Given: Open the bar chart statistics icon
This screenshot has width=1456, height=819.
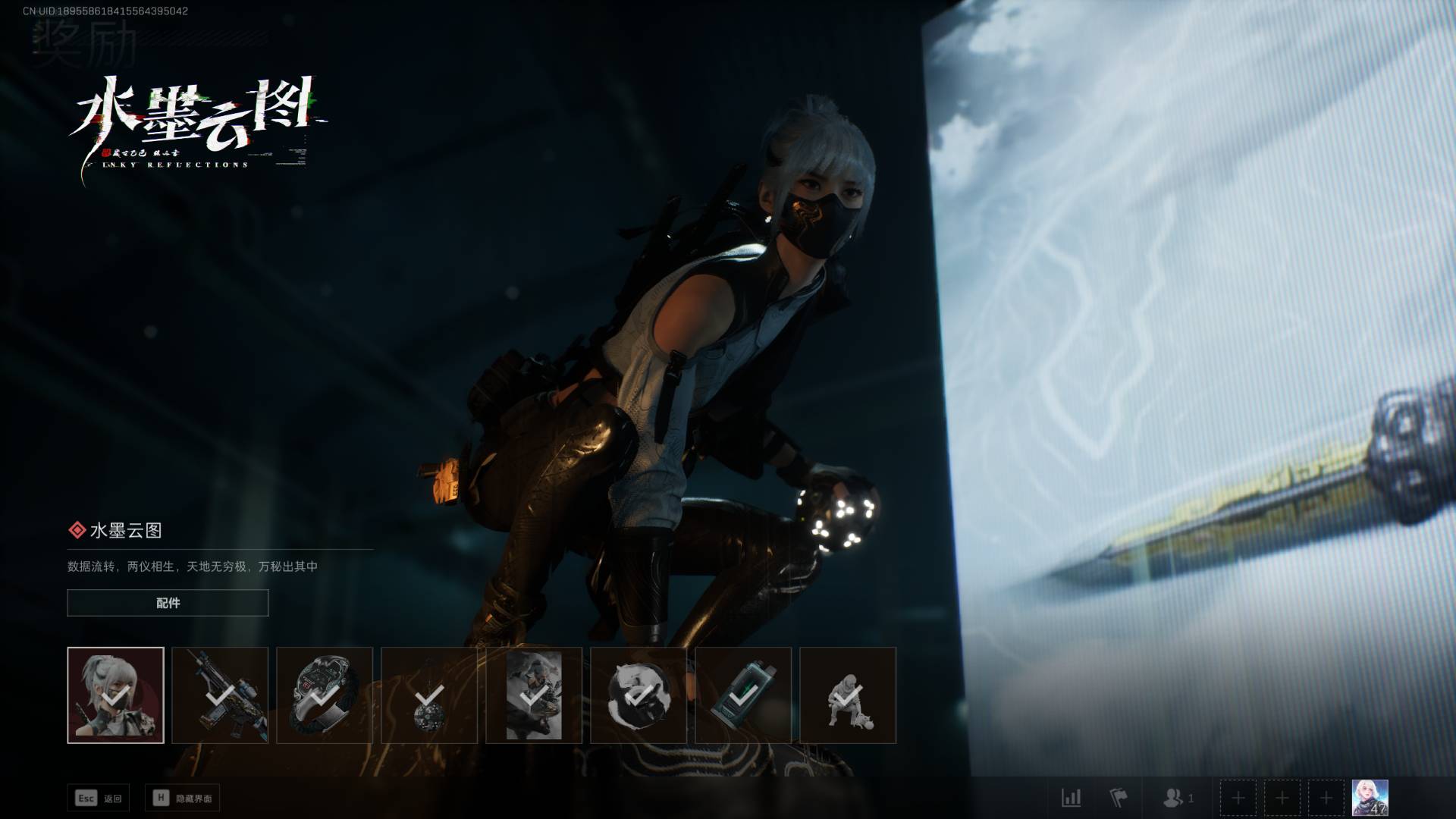Looking at the screenshot, I should (x=1071, y=798).
